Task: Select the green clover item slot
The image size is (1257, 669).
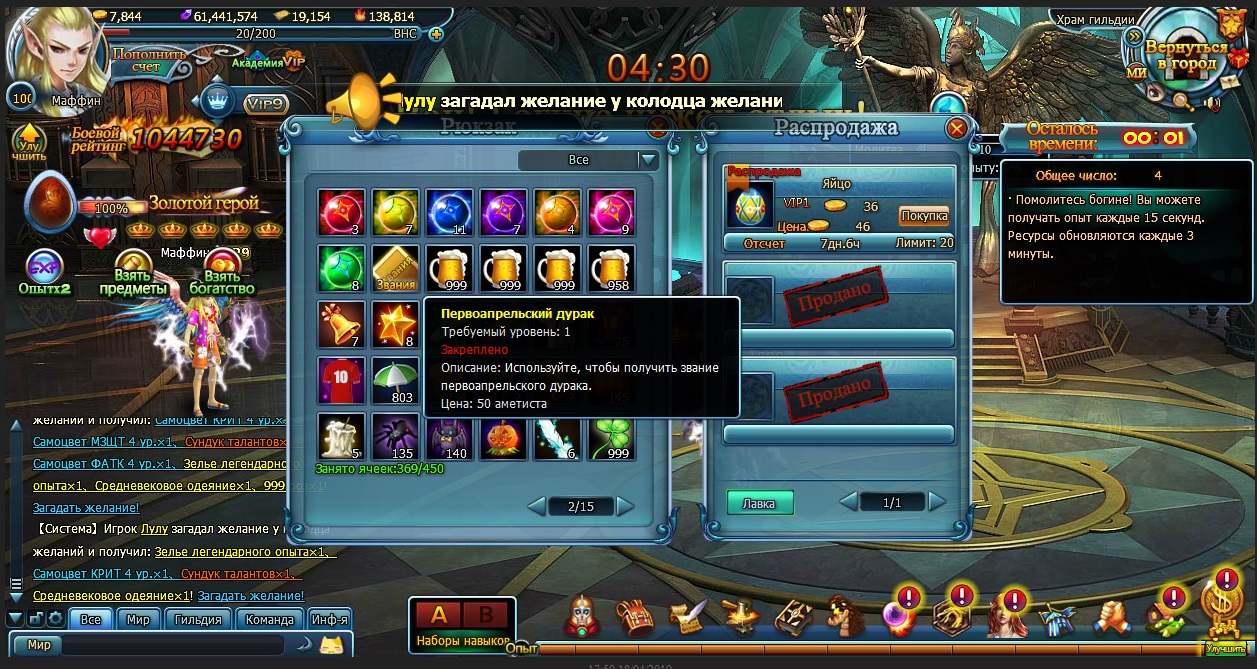Action: point(612,438)
